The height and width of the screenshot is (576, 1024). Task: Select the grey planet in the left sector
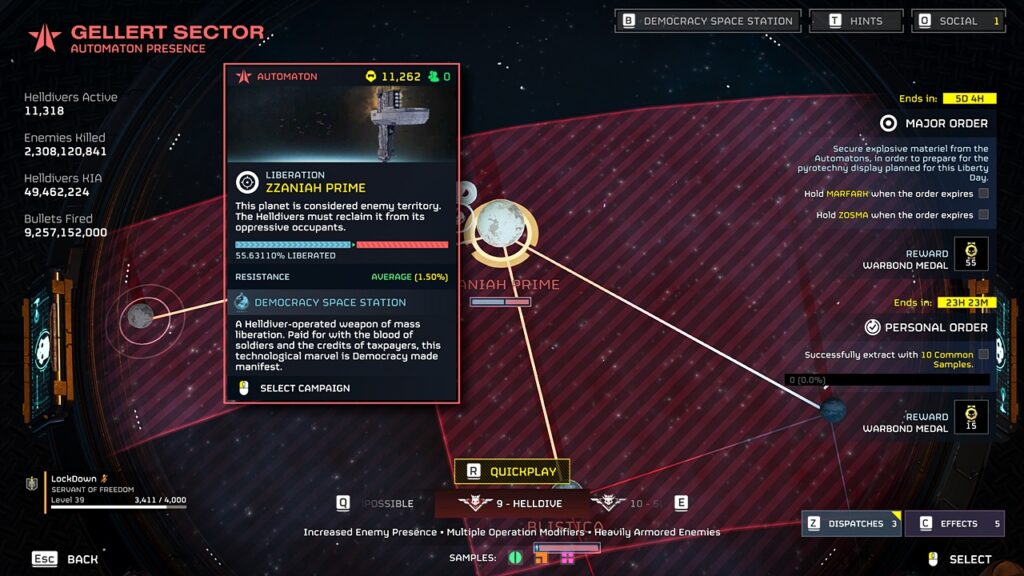point(140,316)
